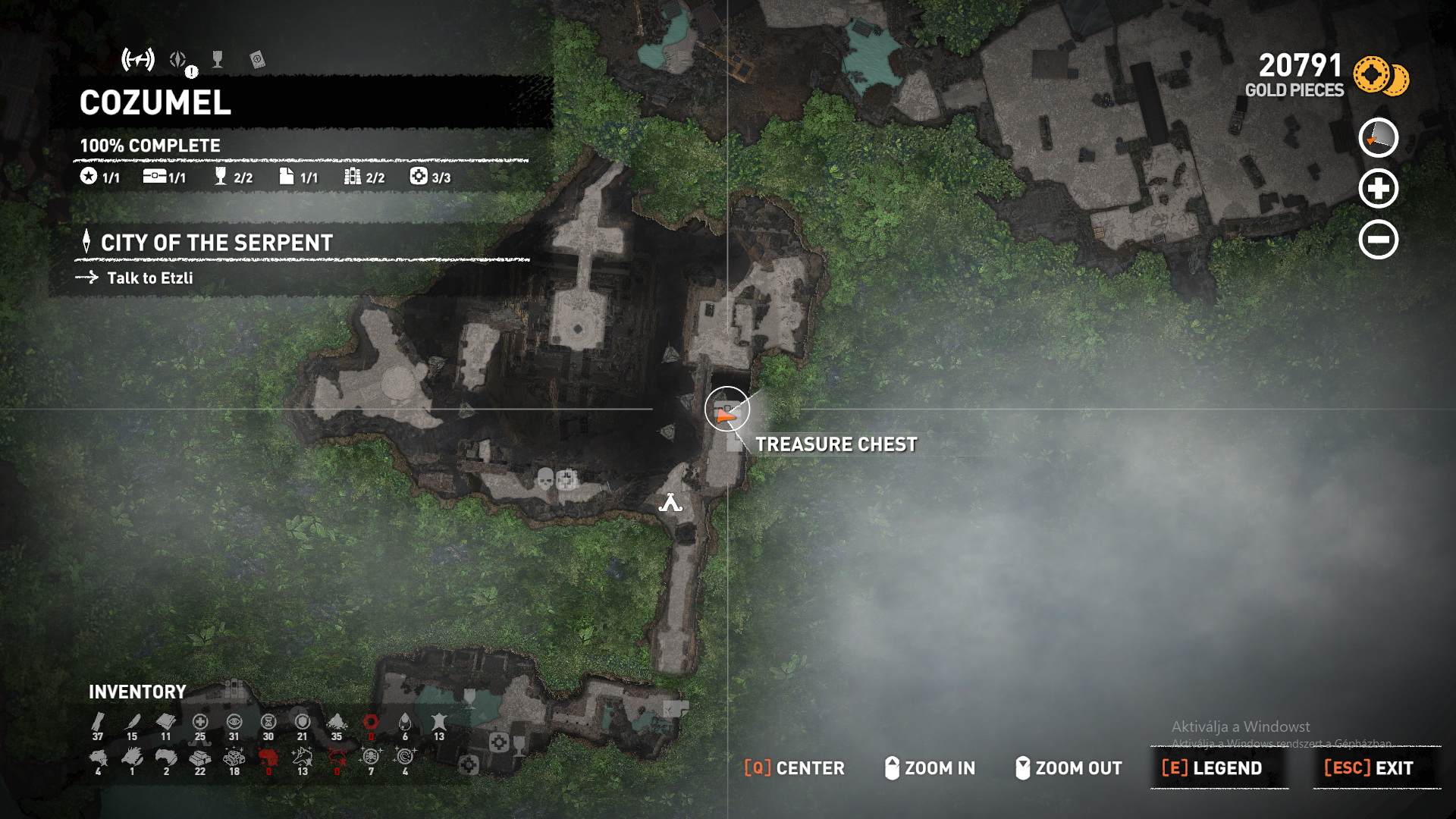Screen dimensions: 1456x819
Task: Select the active map tab icon
Action: coord(138,59)
